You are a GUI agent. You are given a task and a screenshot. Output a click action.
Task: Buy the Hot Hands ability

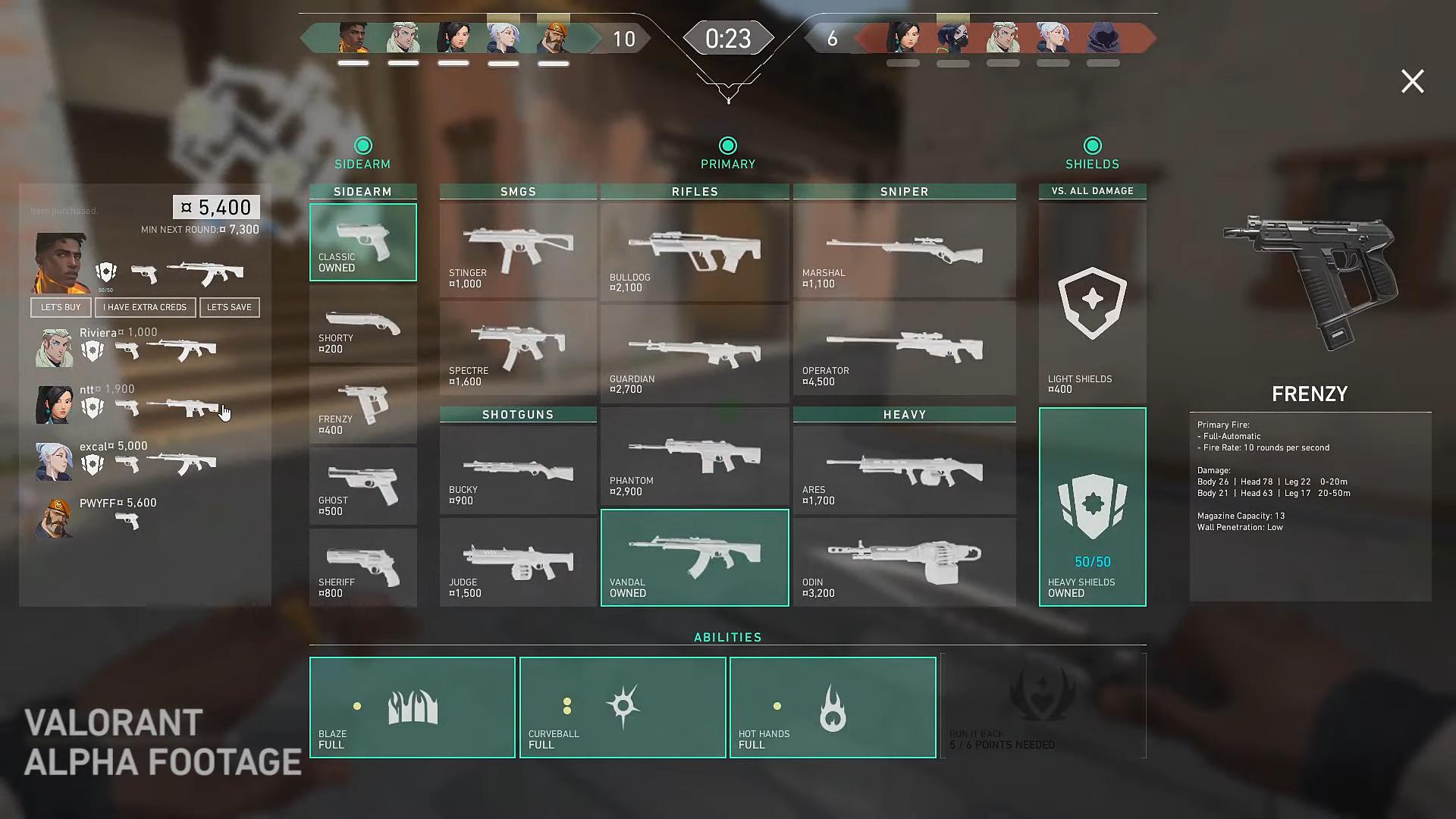click(x=832, y=707)
